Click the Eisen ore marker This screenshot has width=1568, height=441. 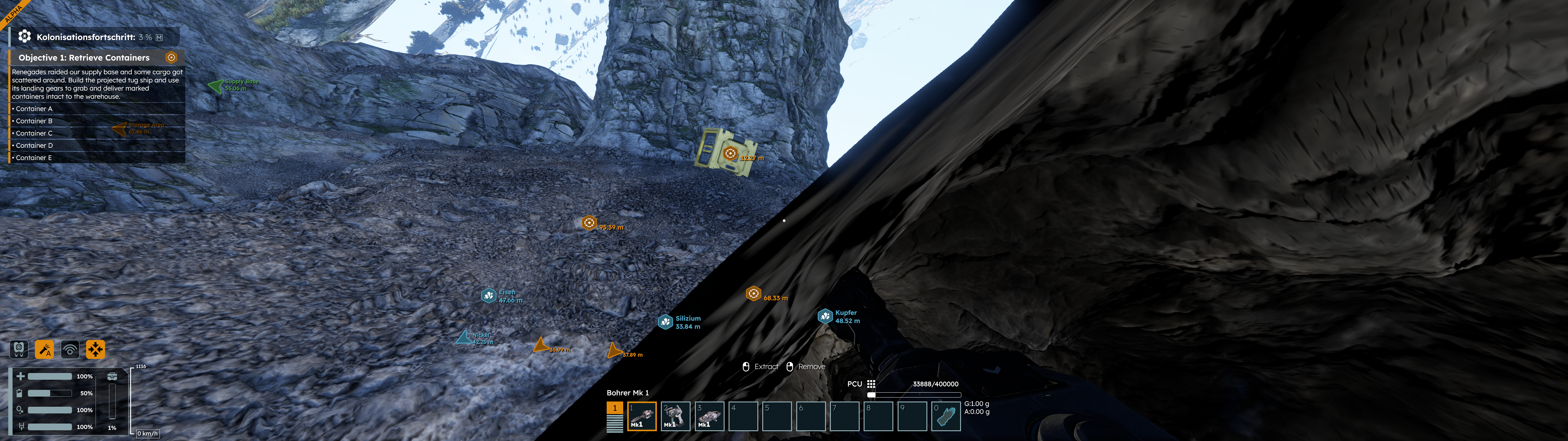(488, 296)
